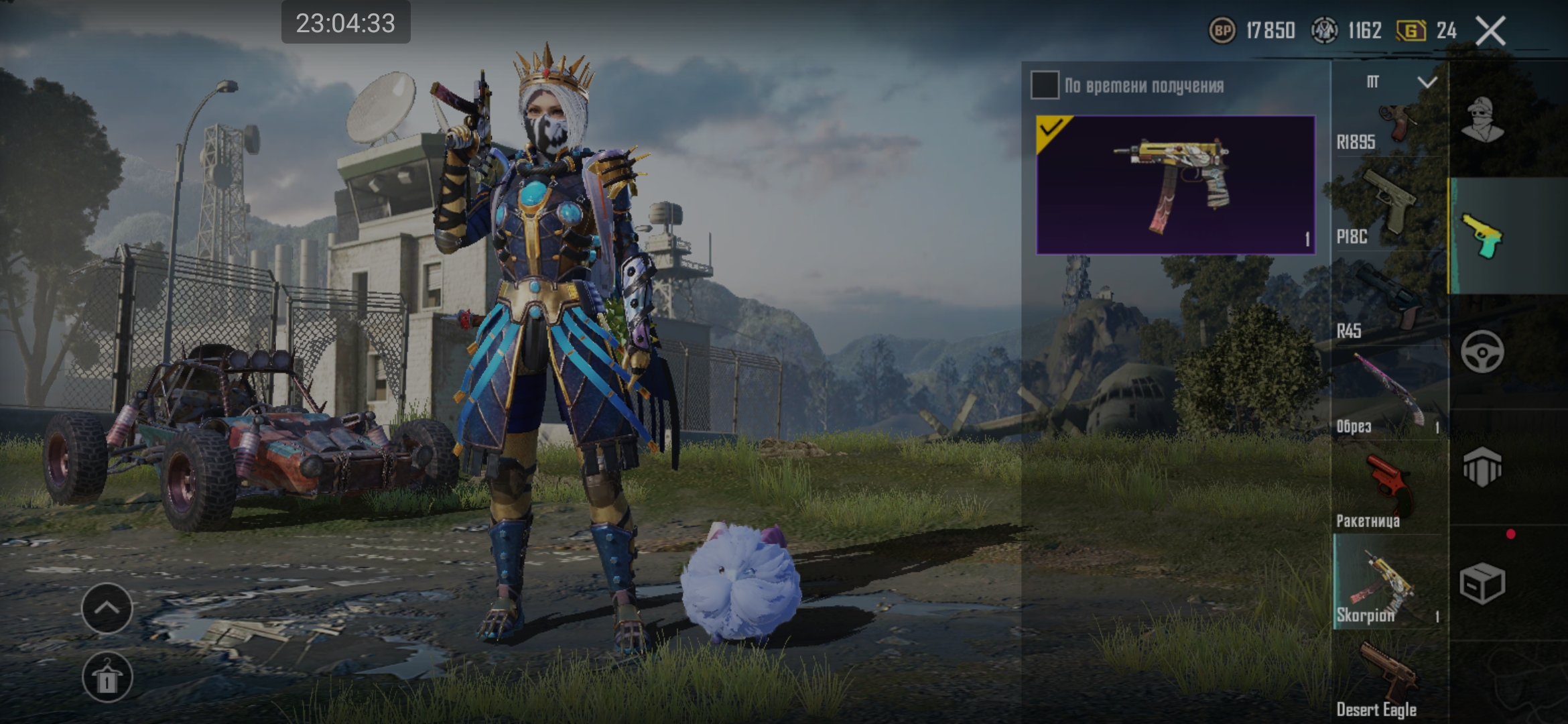Open the parachute tab

[x=1482, y=467]
